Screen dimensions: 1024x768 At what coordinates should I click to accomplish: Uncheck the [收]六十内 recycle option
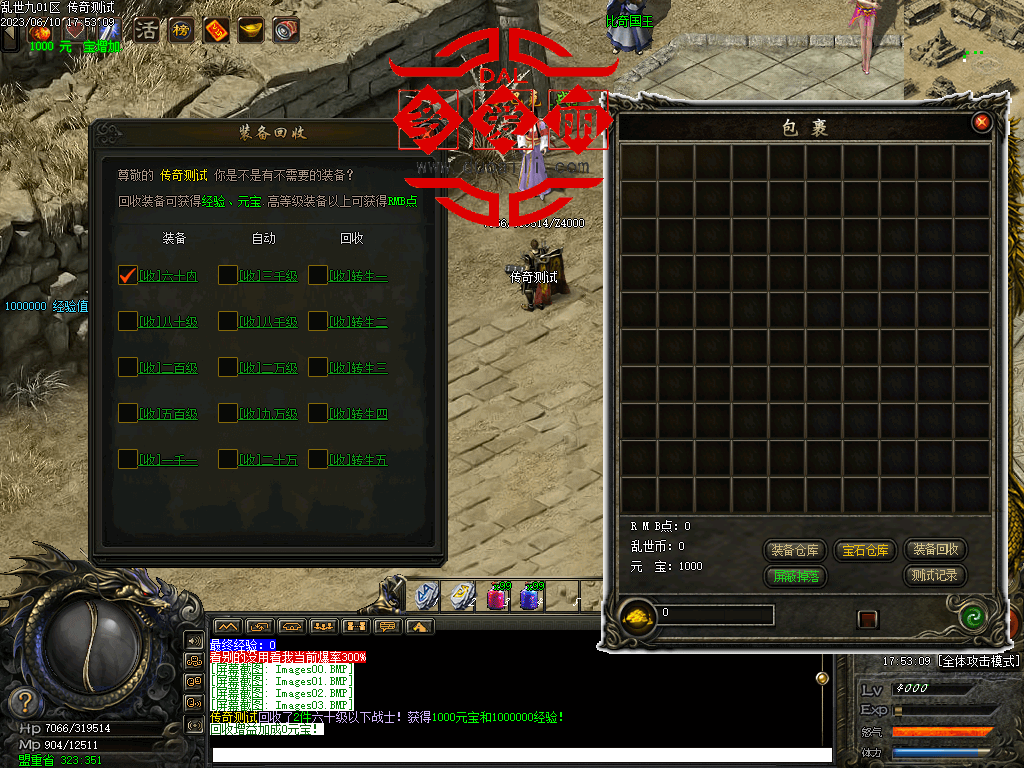[x=128, y=275]
